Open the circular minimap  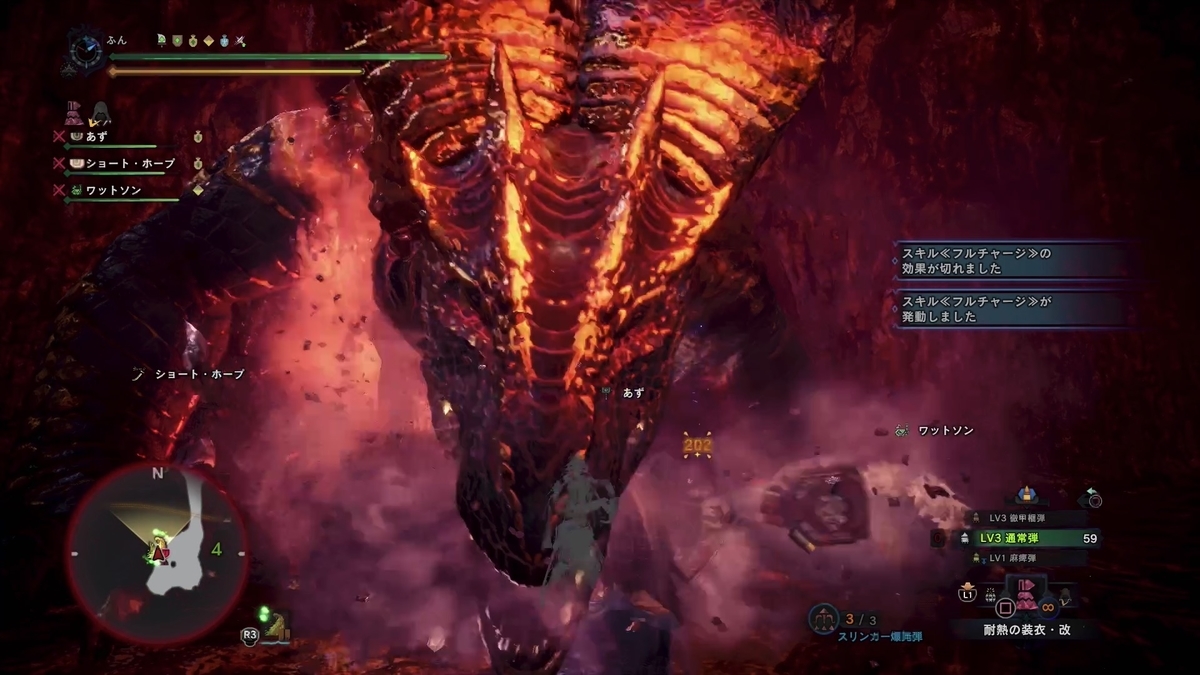pos(157,553)
